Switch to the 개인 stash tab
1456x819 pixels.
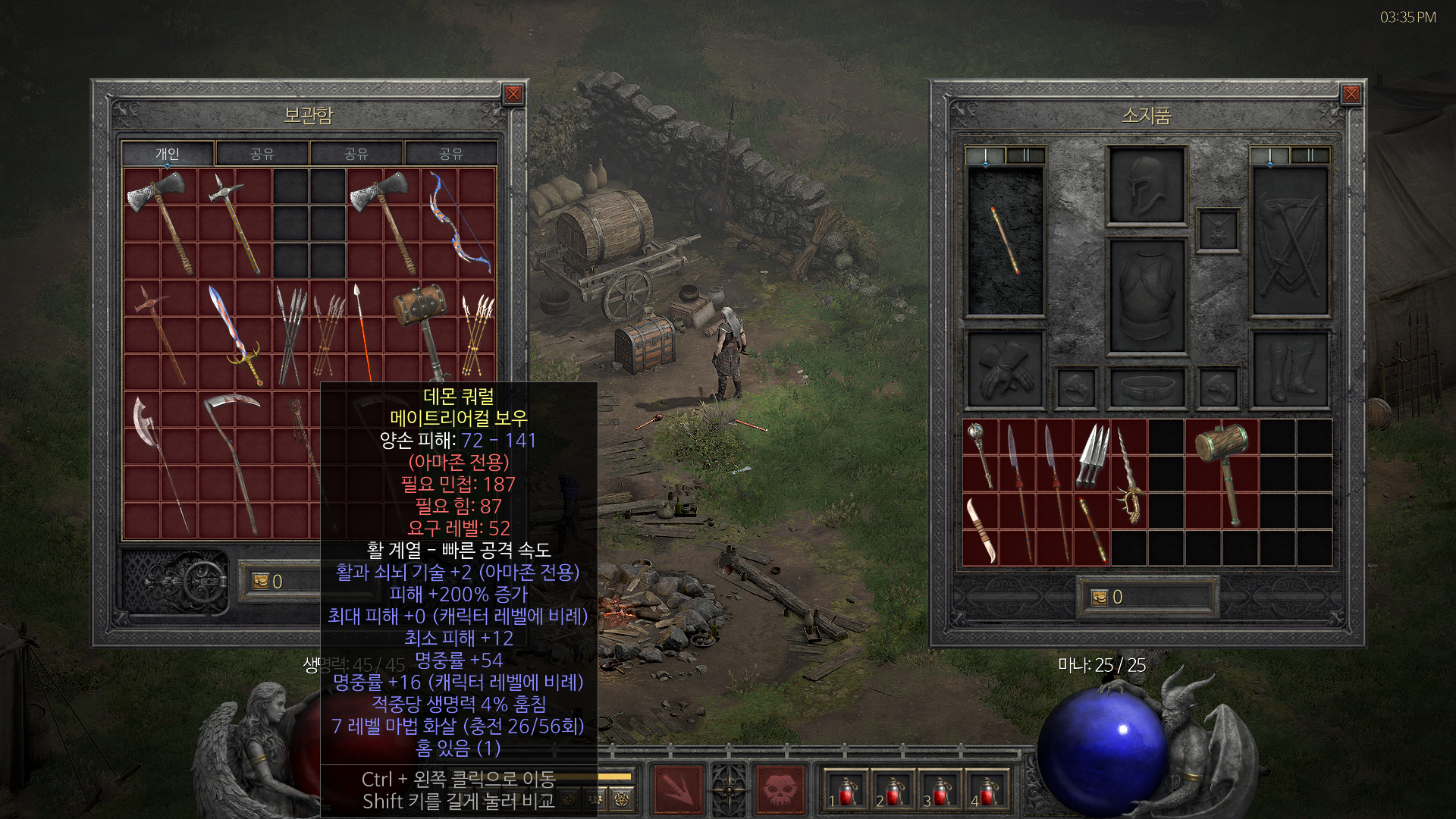pyautogui.click(x=168, y=154)
